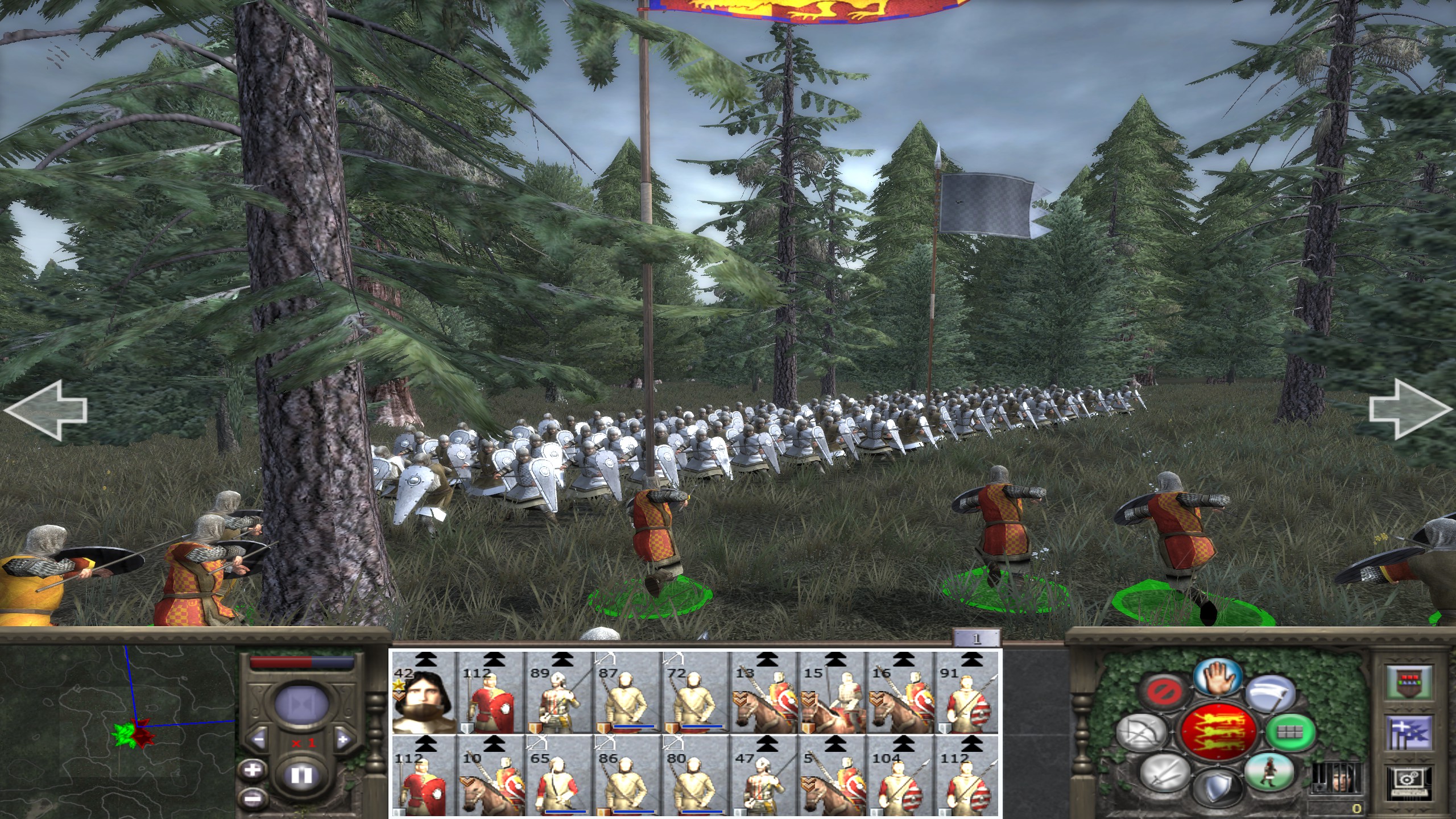
Task: Toggle the green formation grid button
Action: click(x=1290, y=732)
